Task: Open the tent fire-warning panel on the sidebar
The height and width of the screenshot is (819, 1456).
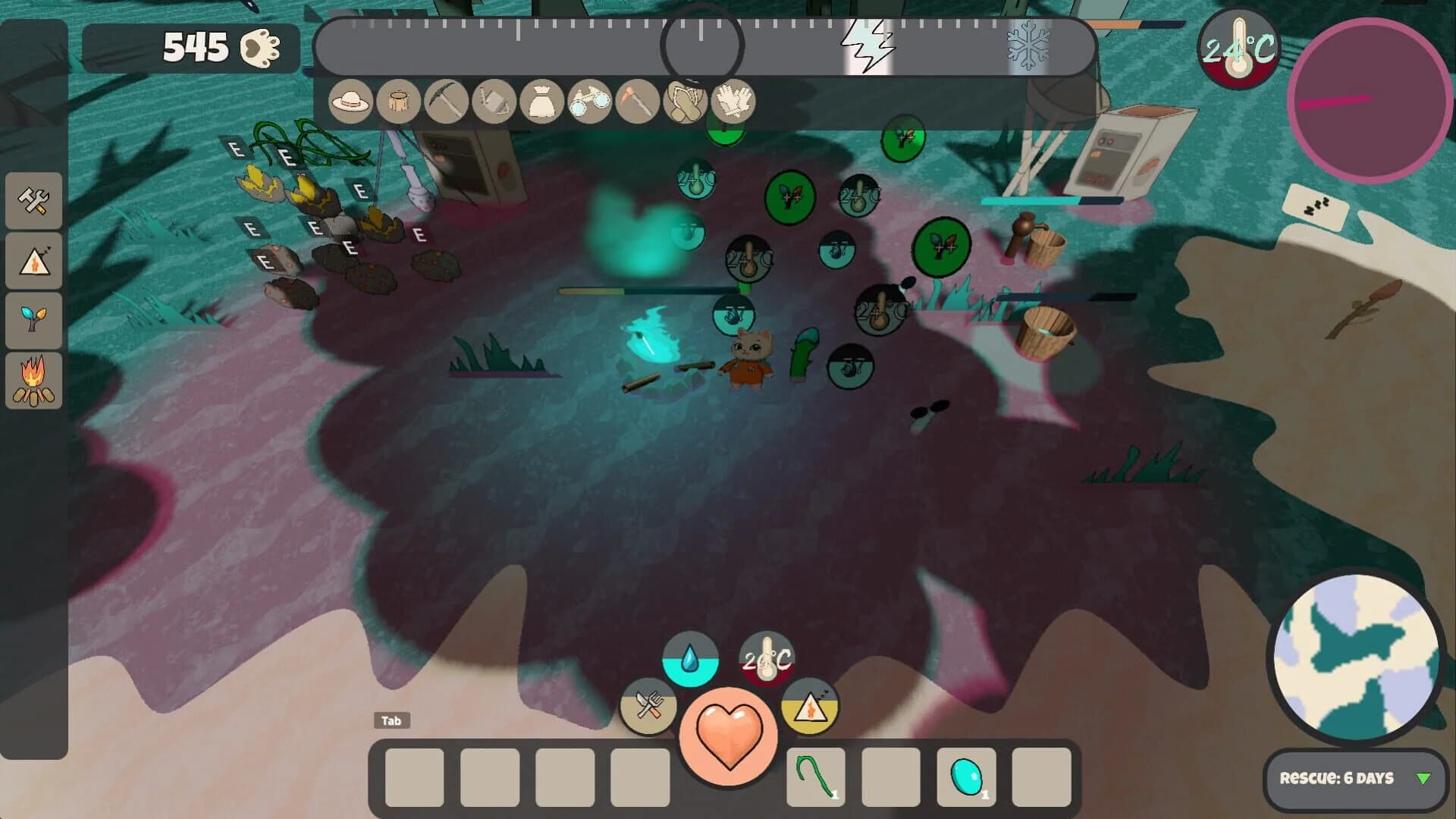Action: pyautogui.click(x=34, y=261)
